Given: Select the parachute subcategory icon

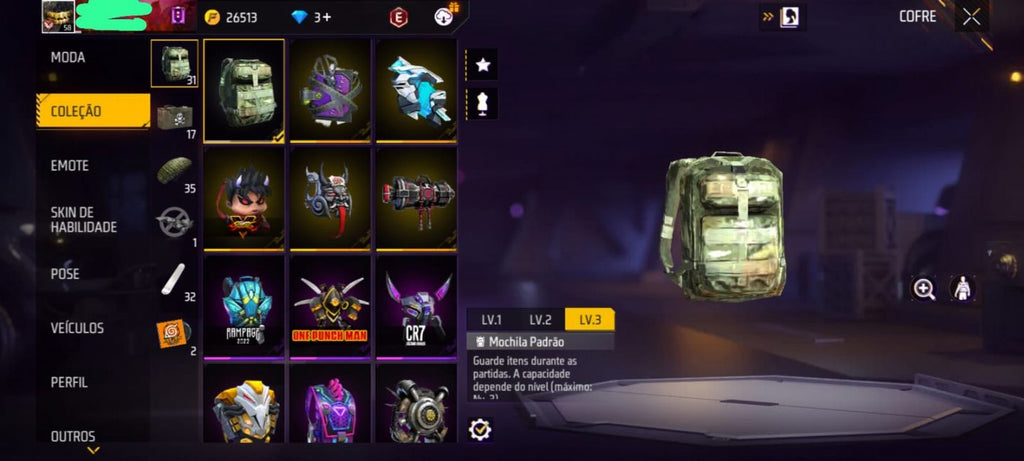Looking at the screenshot, I should coord(175,170).
